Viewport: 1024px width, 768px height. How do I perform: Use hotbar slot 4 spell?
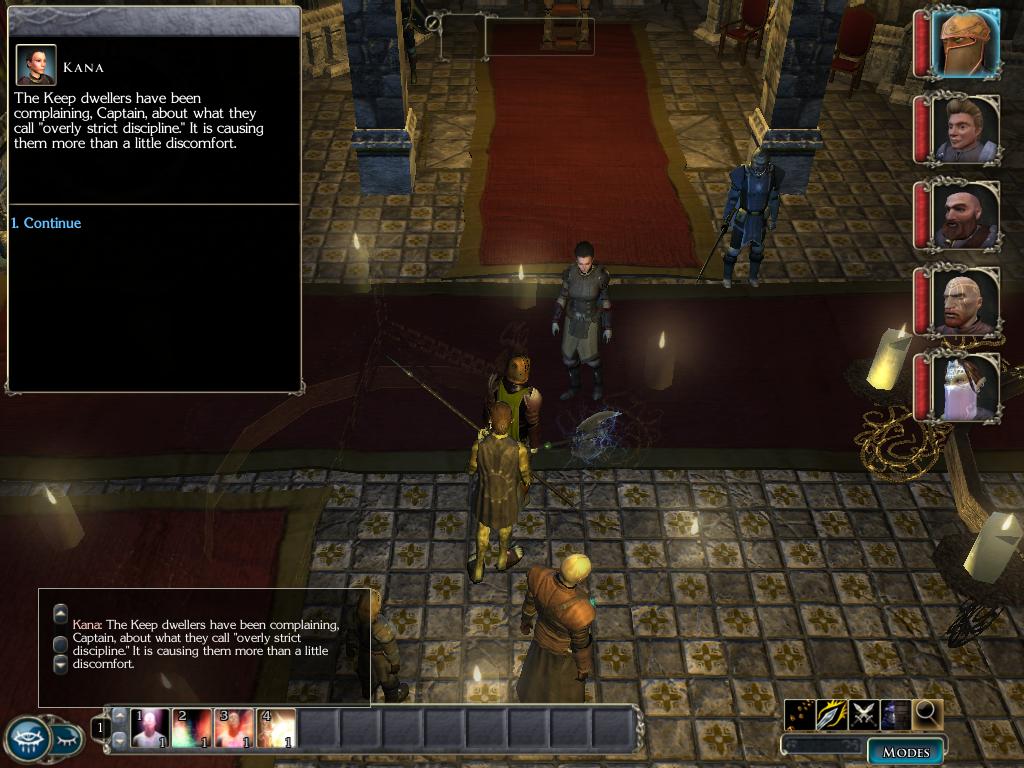point(276,728)
